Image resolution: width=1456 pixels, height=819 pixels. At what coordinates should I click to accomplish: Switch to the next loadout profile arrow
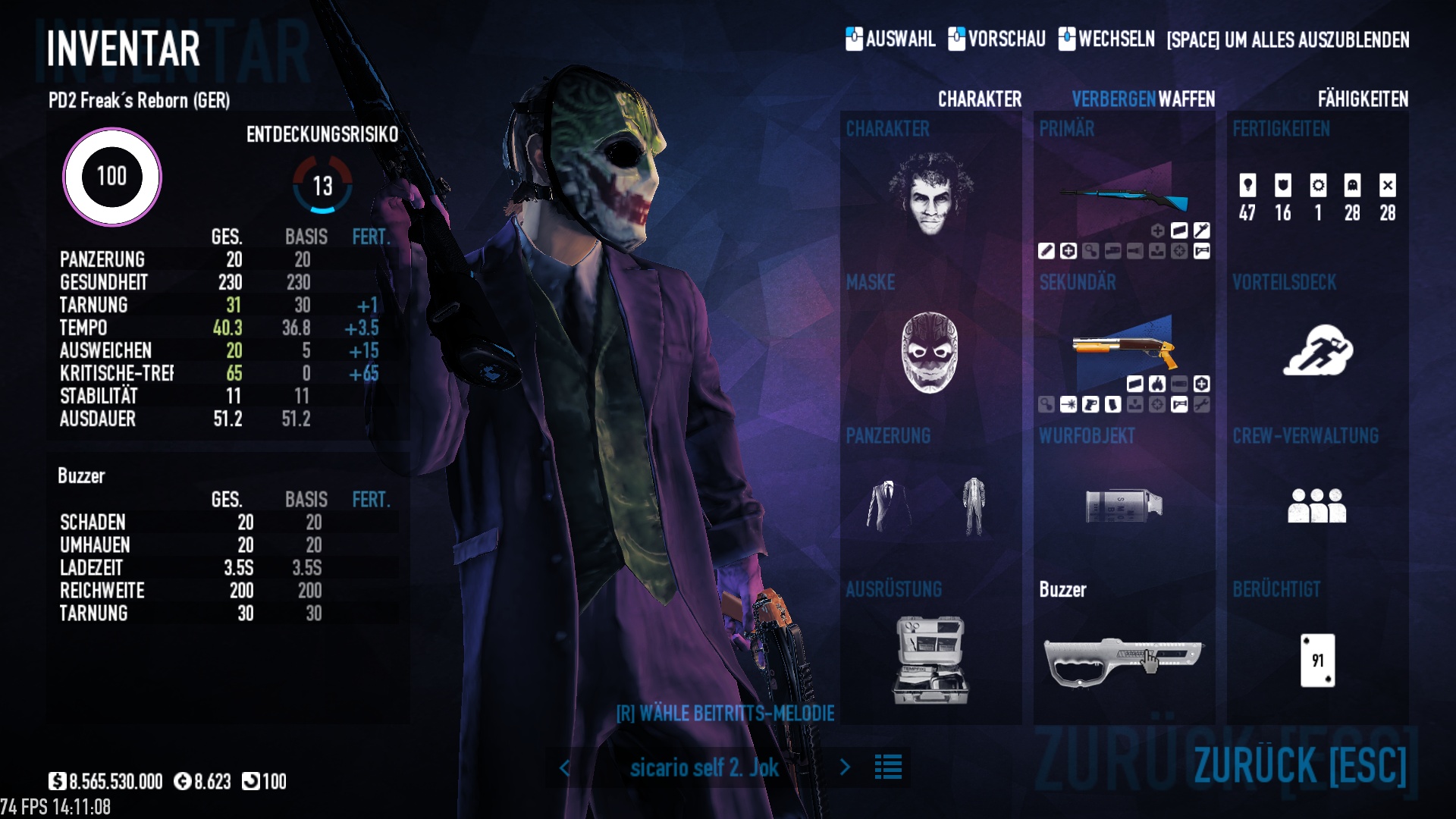pos(845,767)
